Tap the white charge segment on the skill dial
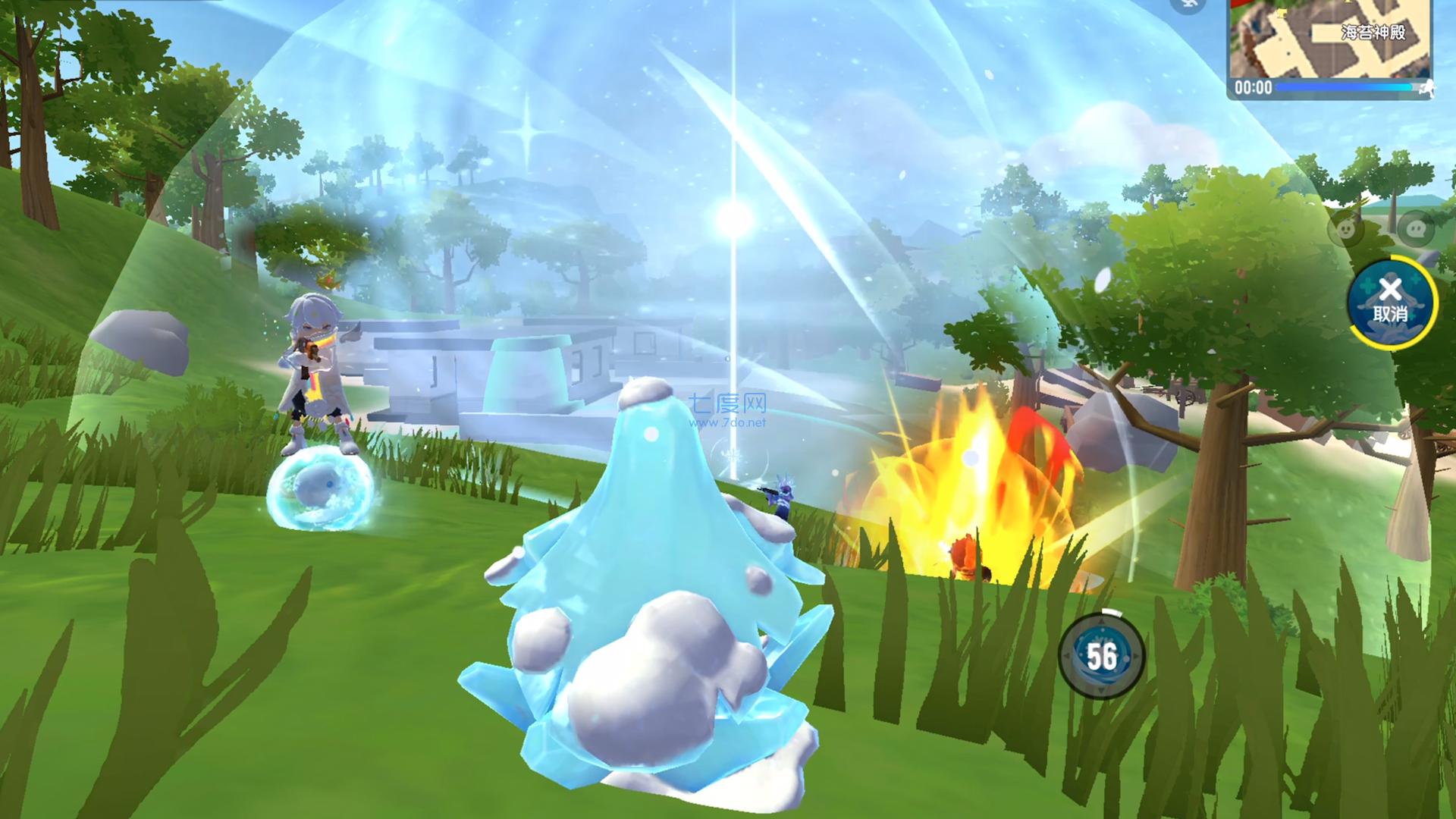 pos(1111,613)
